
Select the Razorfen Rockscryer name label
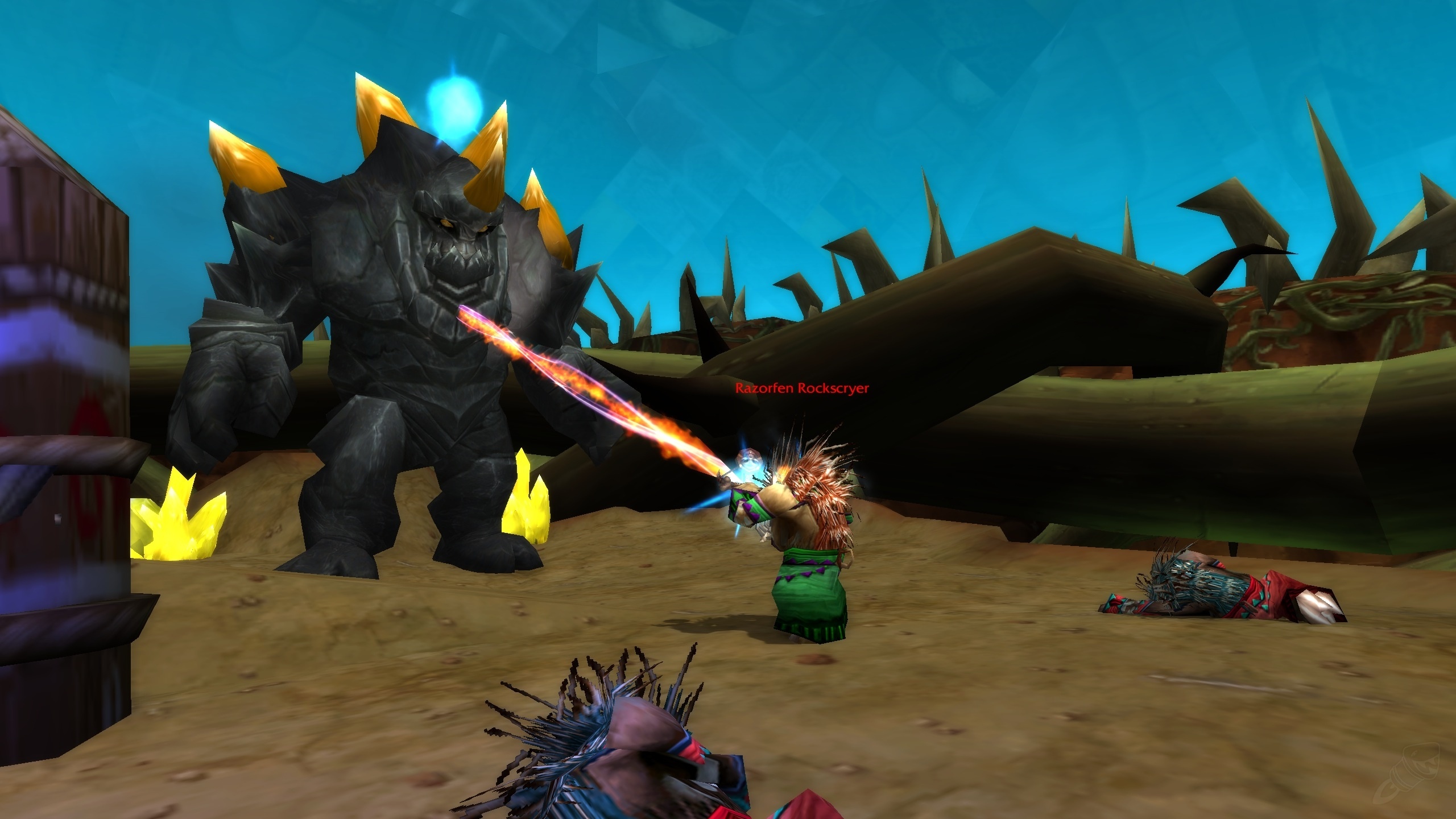802,388
